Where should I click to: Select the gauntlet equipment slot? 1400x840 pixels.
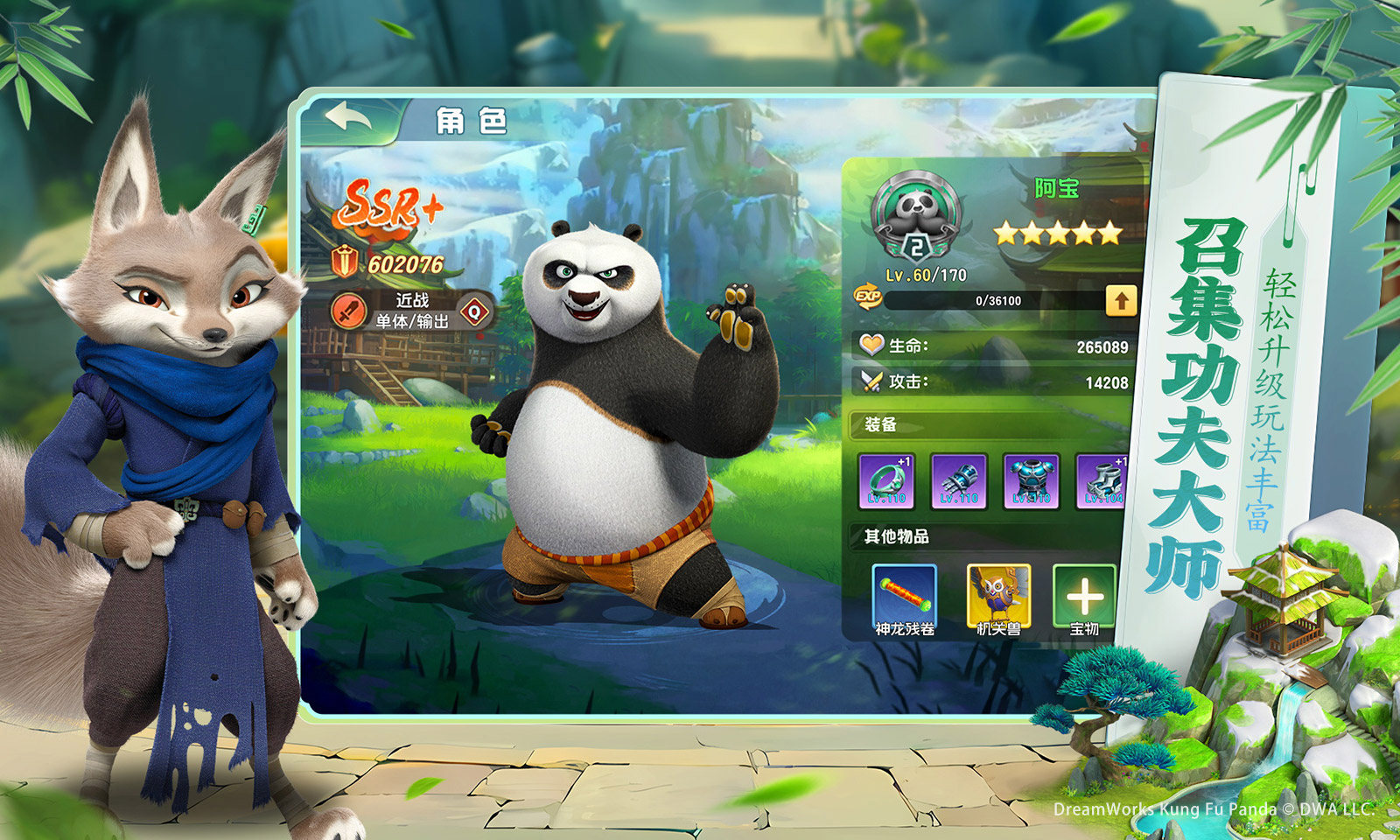pos(959,481)
